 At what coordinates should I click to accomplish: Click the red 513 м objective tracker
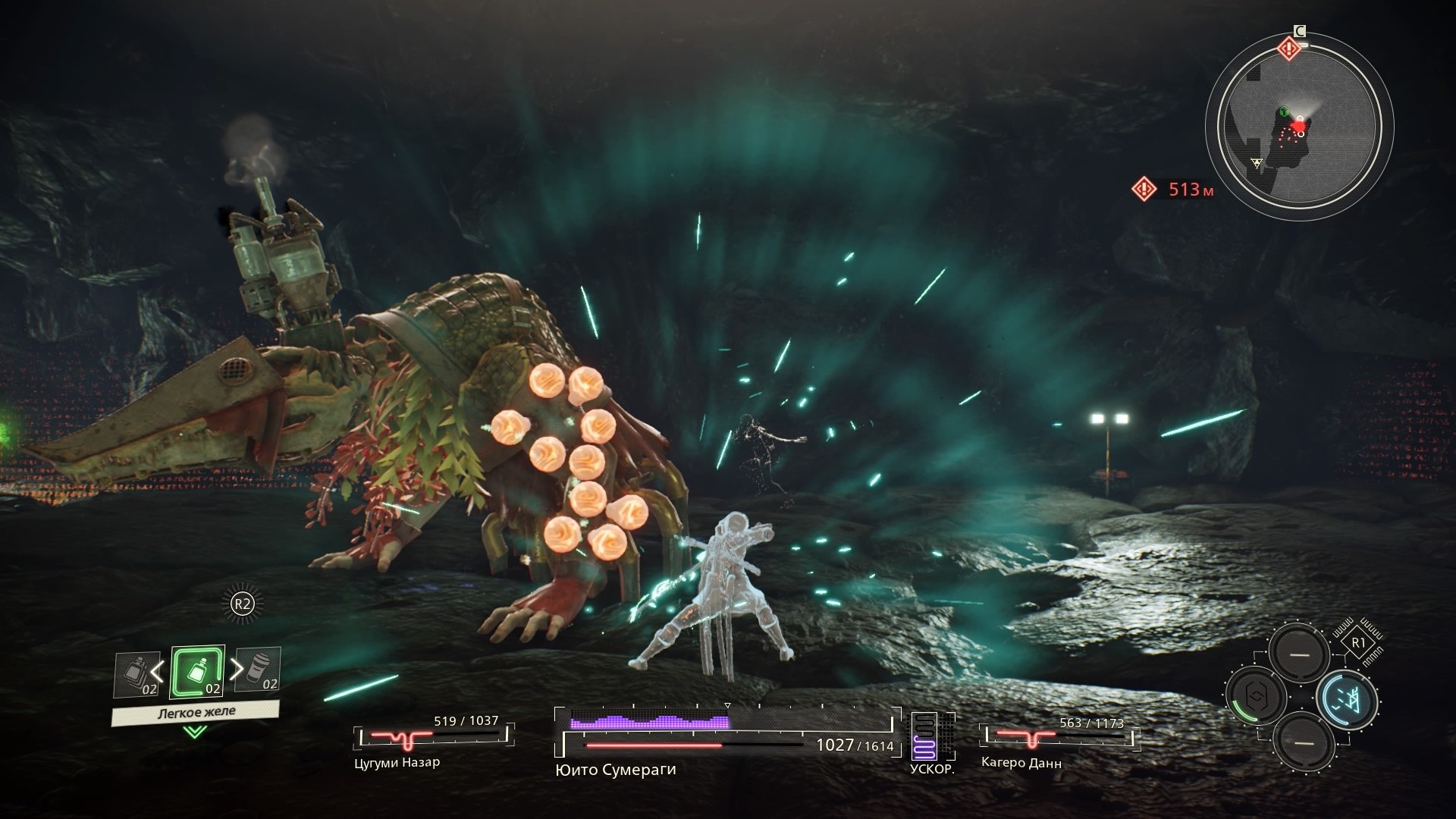tap(1174, 189)
